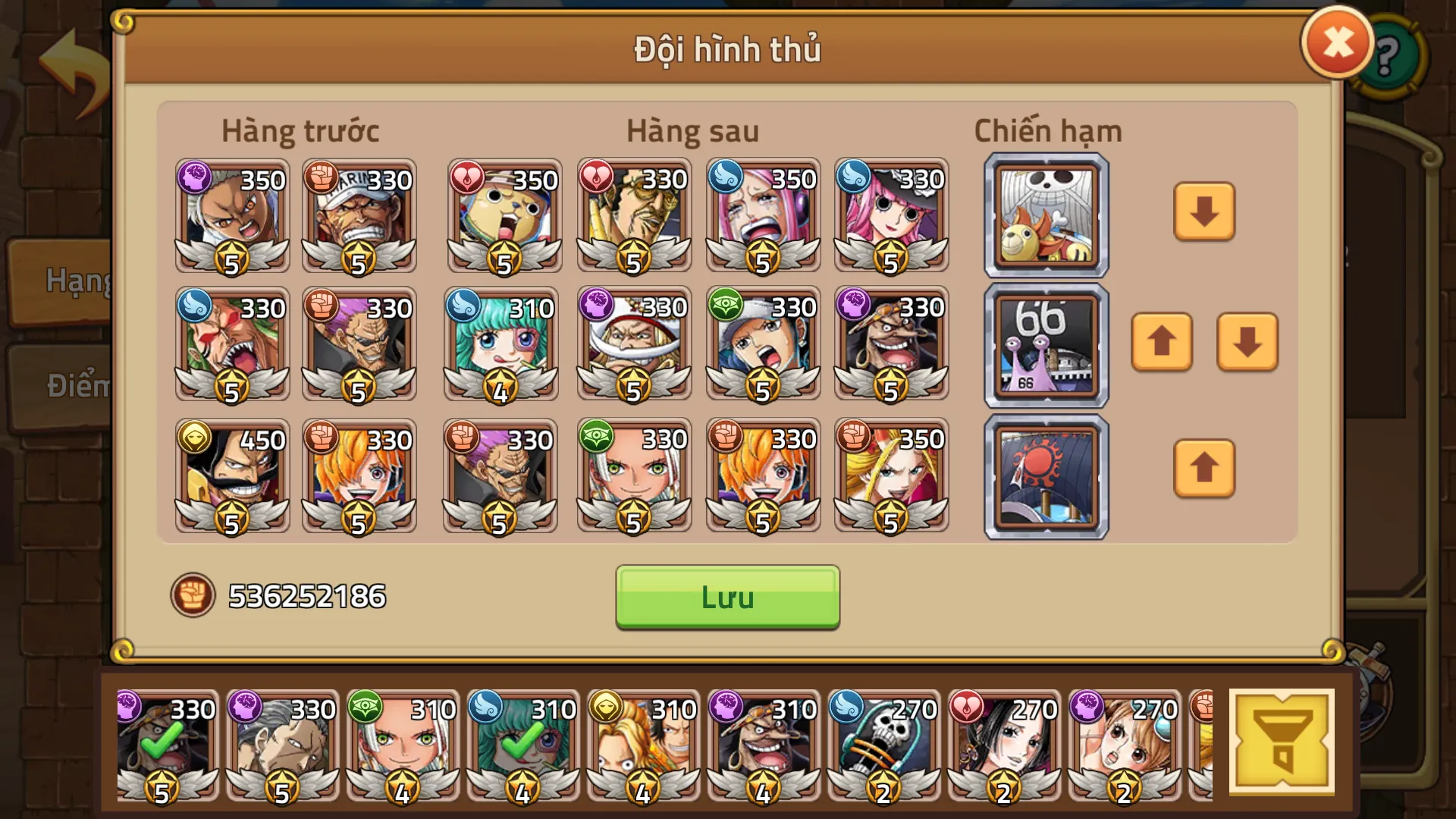Select the red sun pirate ship slot
This screenshot has width=1456, height=819.
[1045, 475]
